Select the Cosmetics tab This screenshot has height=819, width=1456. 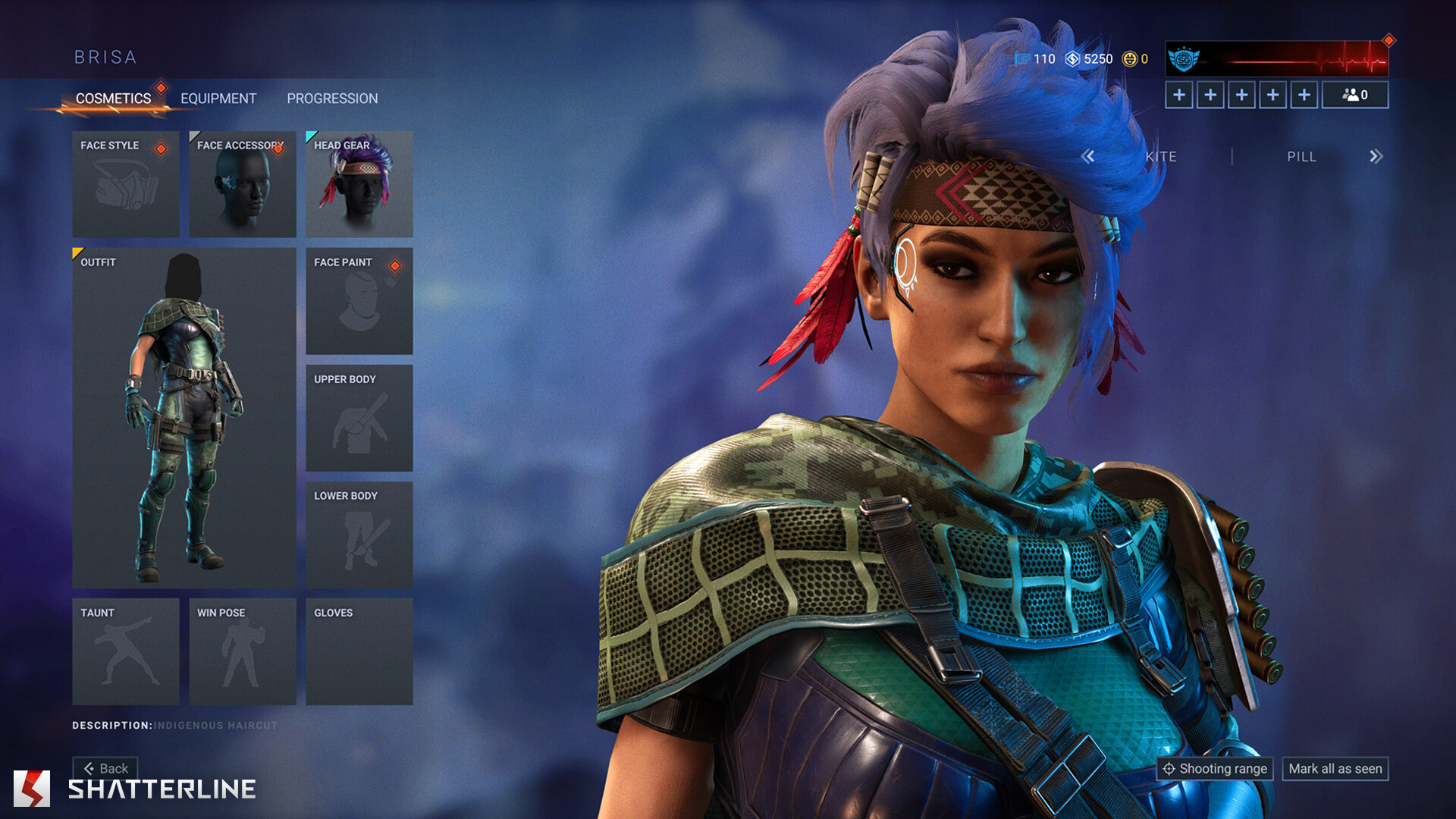[x=113, y=99]
